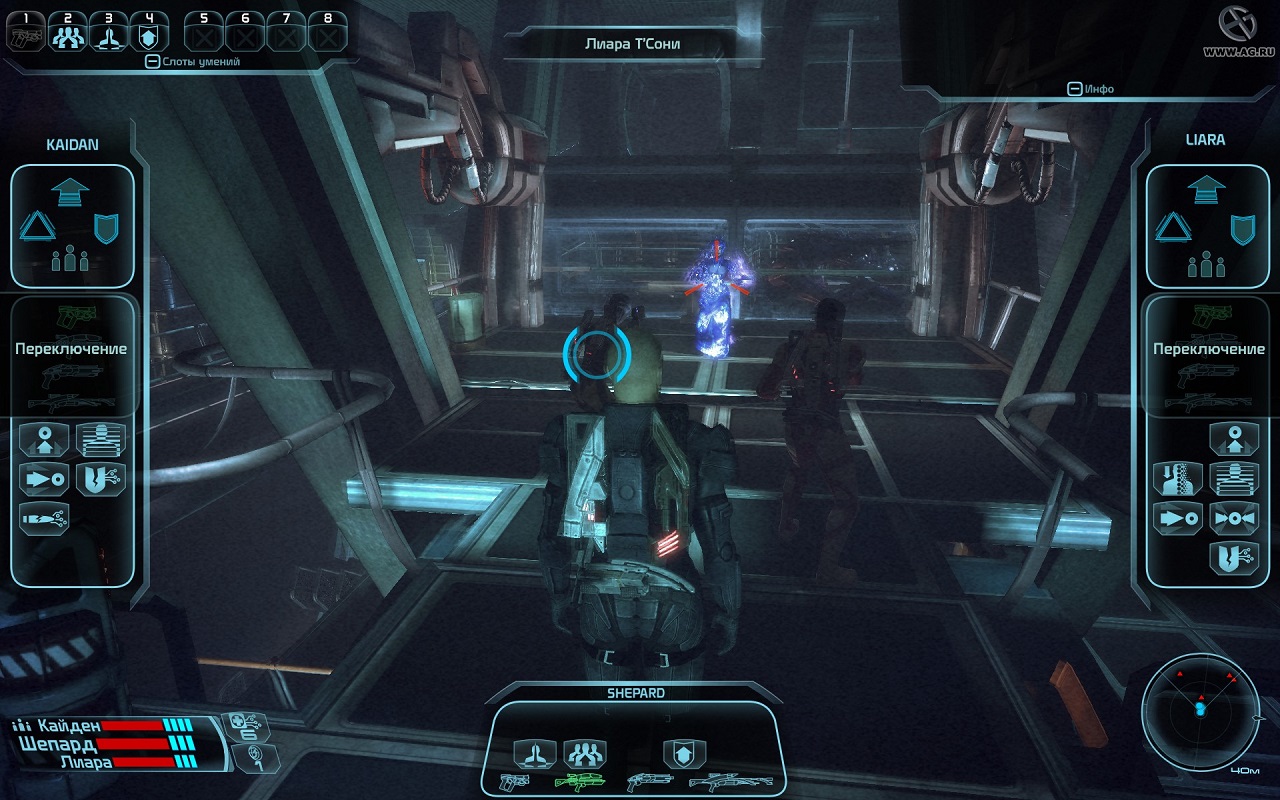Activate the squad ability in quick slot 2
Screen dimensions: 1280x800
pyautogui.click(x=67, y=33)
